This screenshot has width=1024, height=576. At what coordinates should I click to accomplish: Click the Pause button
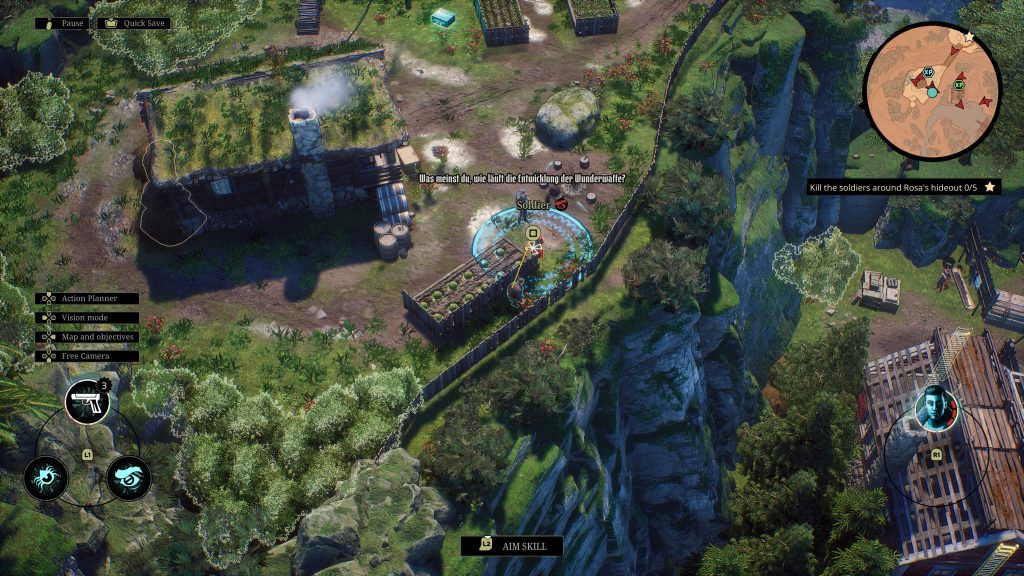[62, 22]
